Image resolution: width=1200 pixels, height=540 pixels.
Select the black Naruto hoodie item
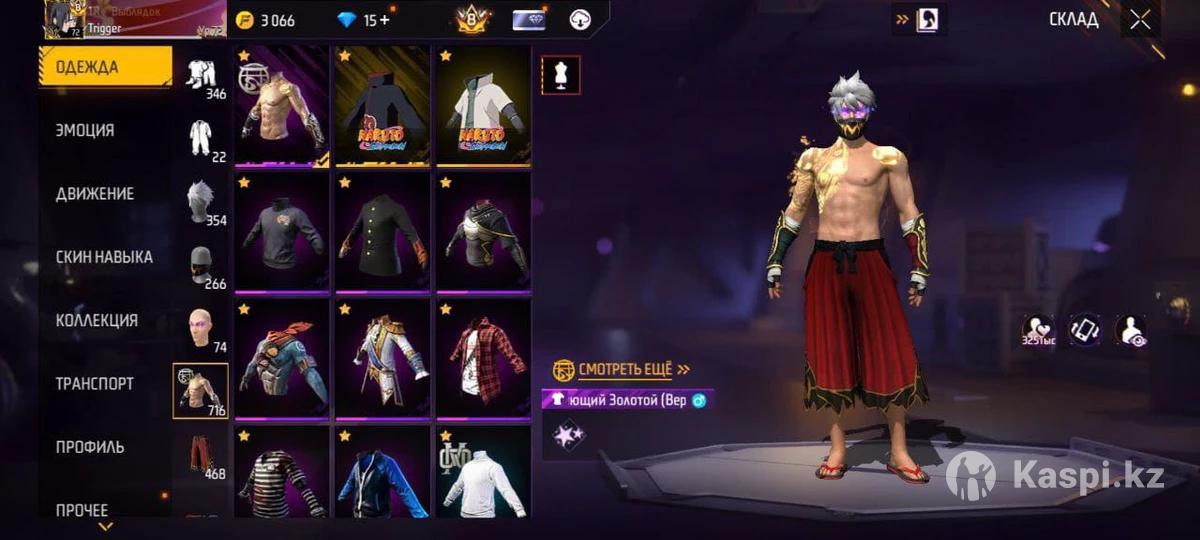pyautogui.click(x=382, y=105)
